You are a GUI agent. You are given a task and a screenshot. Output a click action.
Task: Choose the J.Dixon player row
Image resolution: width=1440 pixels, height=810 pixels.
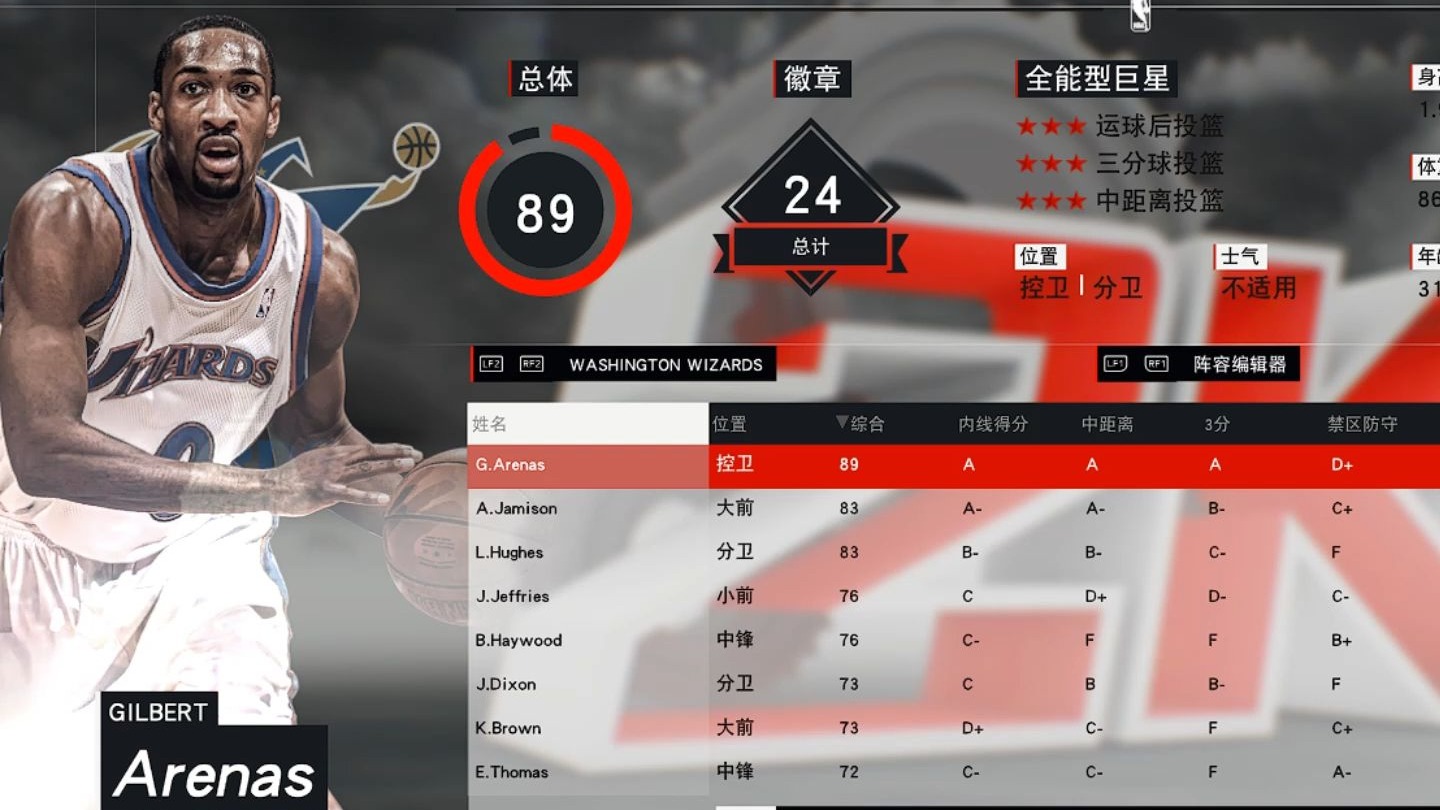(505, 685)
